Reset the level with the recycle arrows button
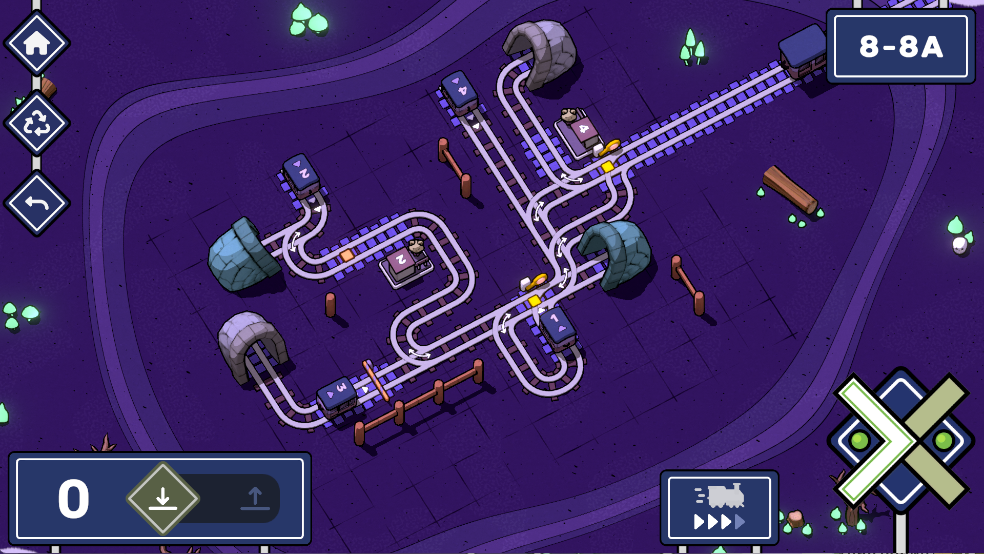984x554 pixels. pos(37,123)
